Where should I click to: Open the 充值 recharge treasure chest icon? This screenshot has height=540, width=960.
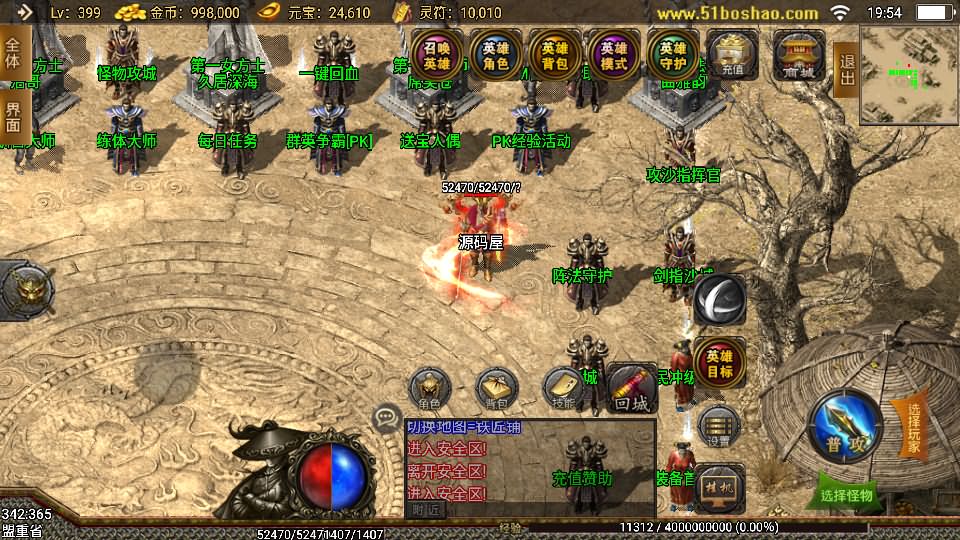pyautogui.click(x=732, y=55)
